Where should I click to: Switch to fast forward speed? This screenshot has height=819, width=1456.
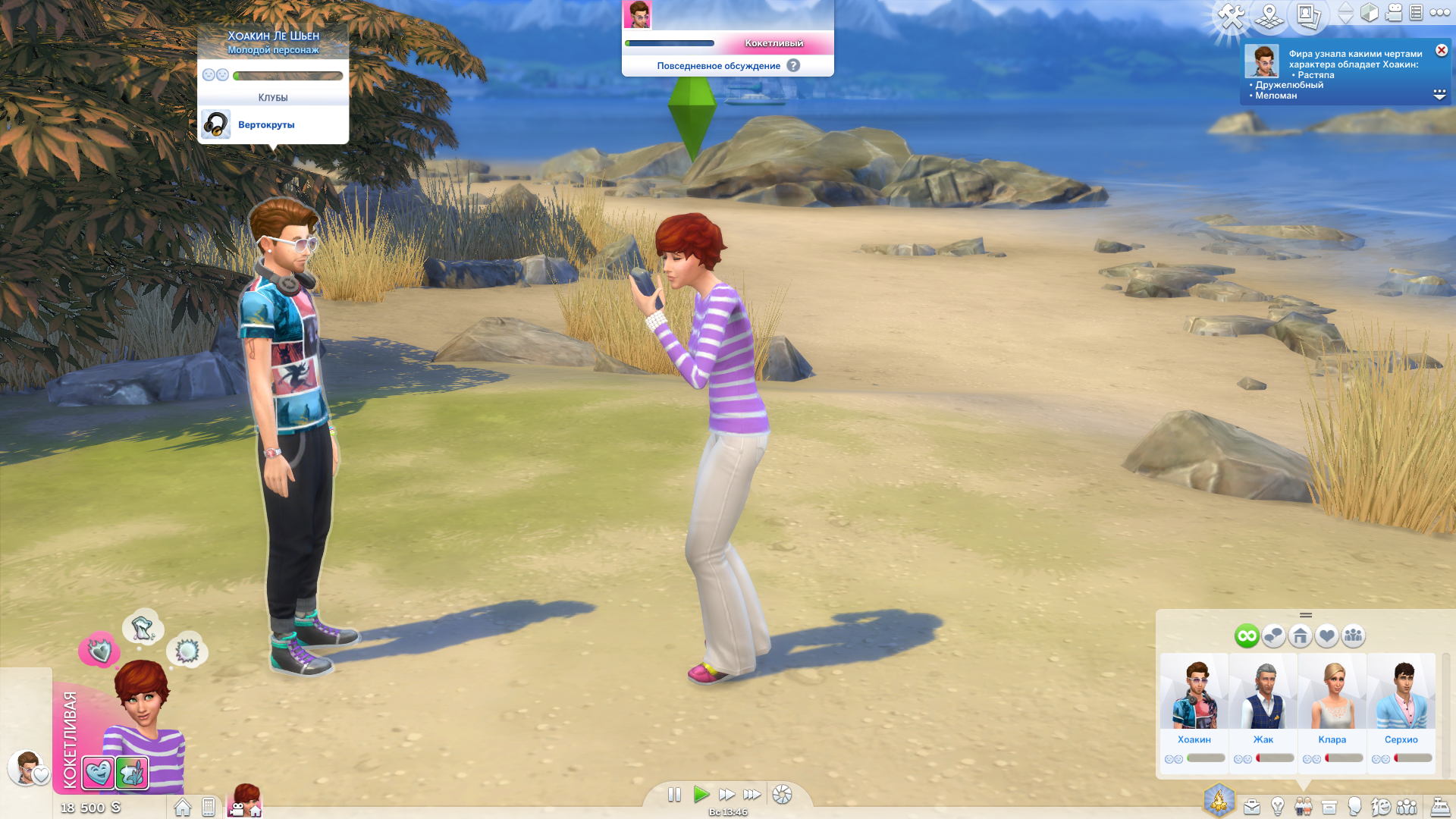(726, 794)
